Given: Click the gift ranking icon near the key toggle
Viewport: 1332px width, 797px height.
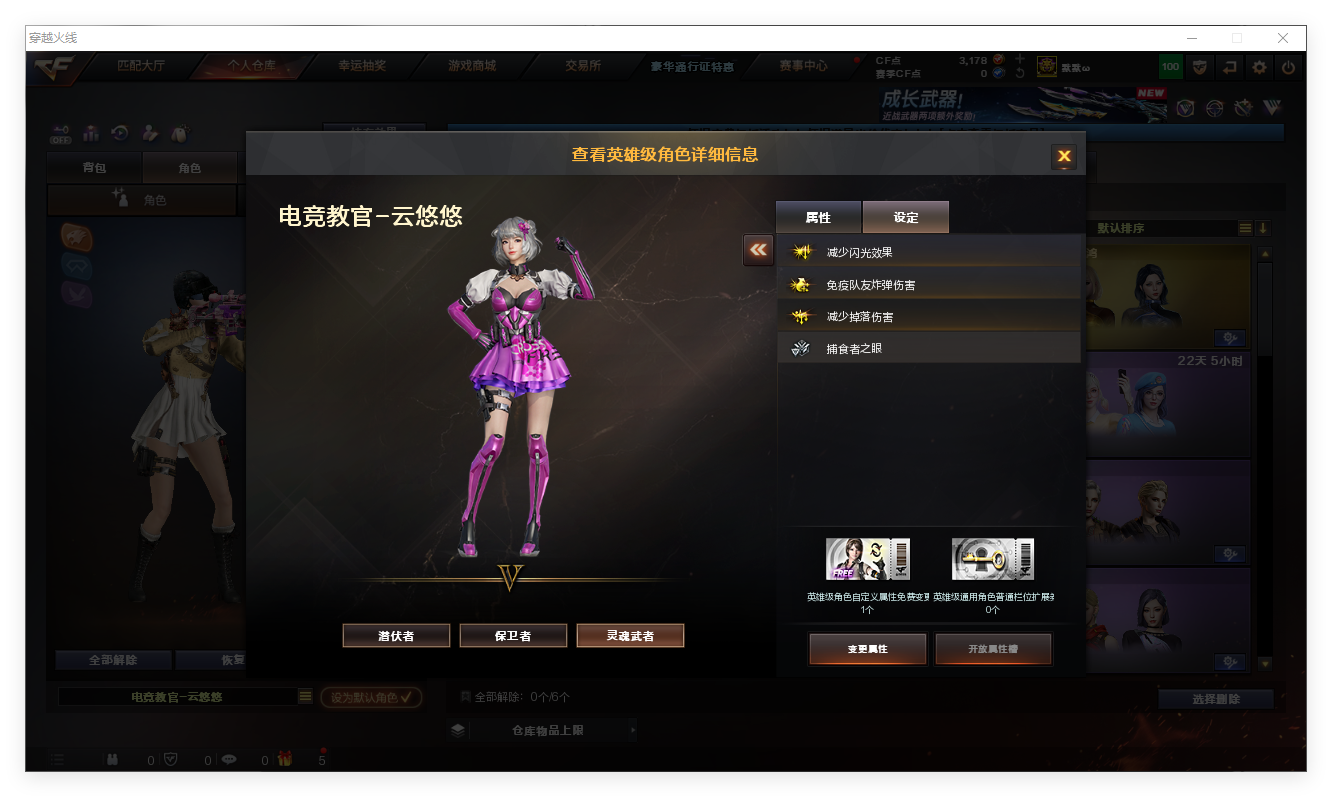Looking at the screenshot, I should pyautogui.click(x=90, y=133).
